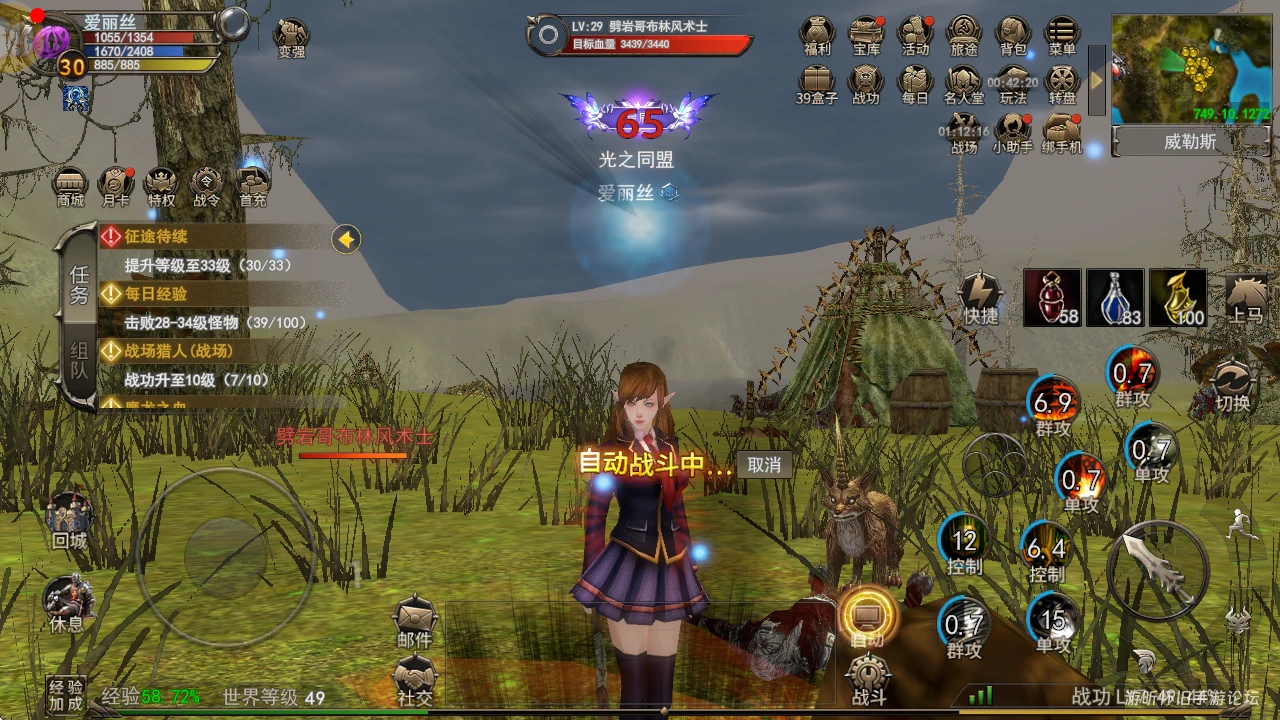Switch to the 组队 team tab
The height and width of the screenshot is (720, 1280).
point(79,363)
